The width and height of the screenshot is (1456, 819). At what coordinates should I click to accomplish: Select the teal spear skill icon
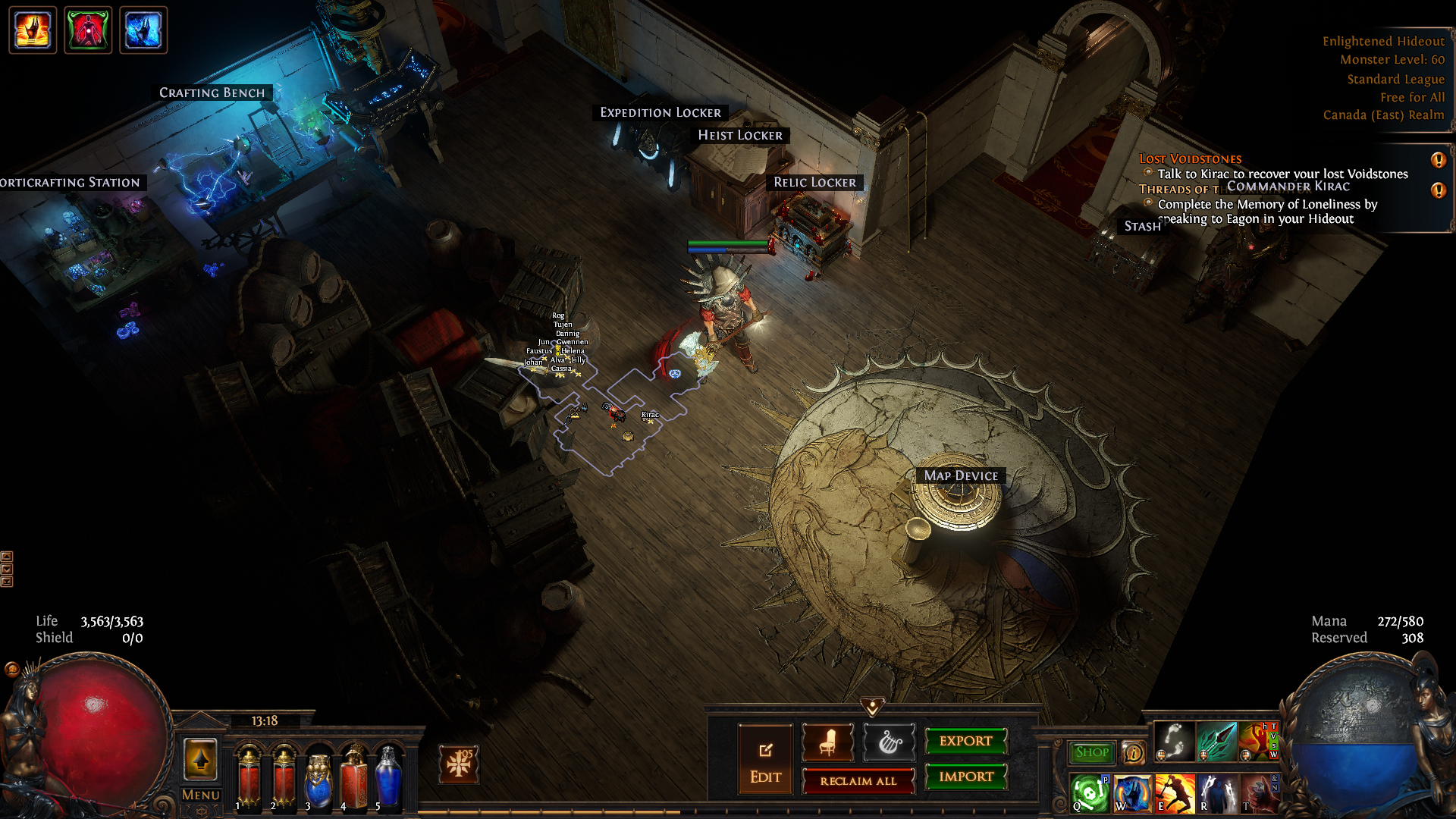pos(1216,741)
